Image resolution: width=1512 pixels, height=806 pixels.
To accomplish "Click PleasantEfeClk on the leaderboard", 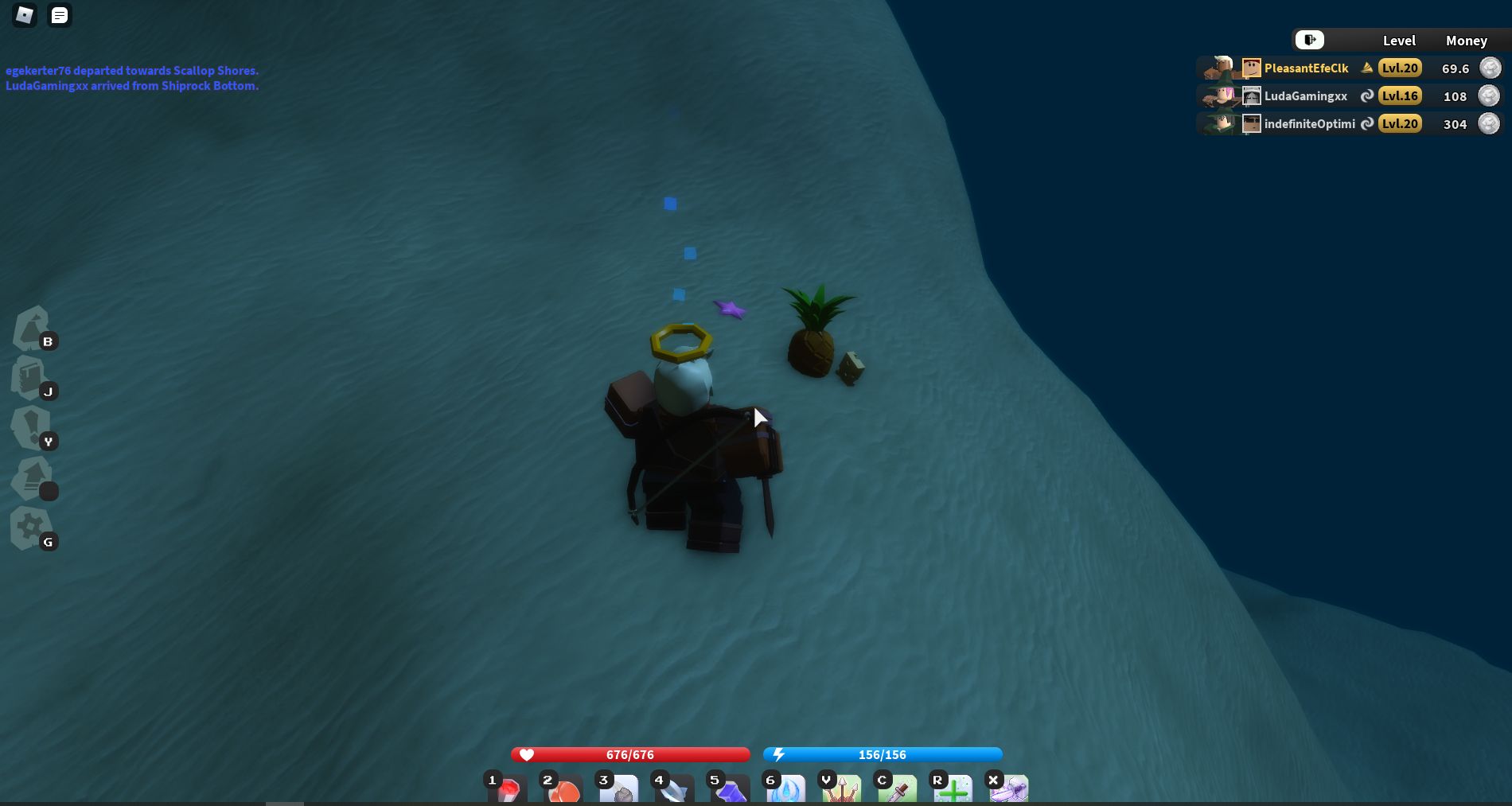I will (1306, 68).
